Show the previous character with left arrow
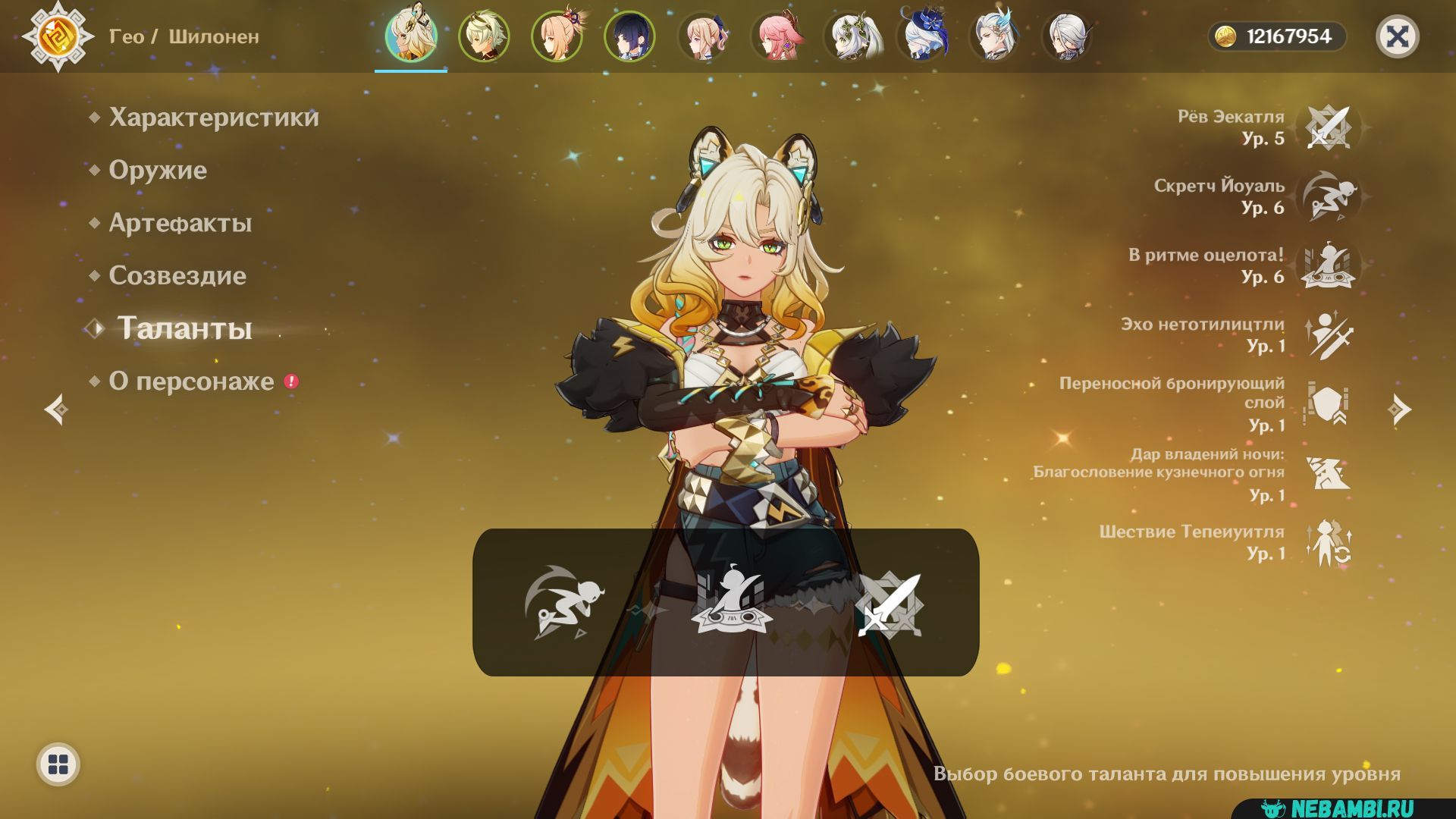The image size is (1456, 819). 56,409
